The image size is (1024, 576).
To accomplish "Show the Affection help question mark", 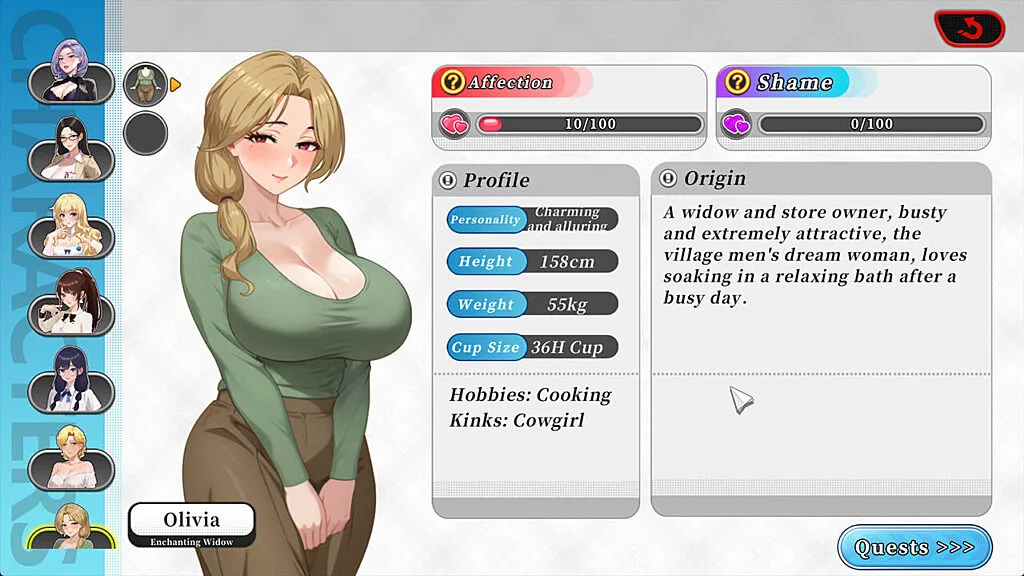I will (453, 82).
